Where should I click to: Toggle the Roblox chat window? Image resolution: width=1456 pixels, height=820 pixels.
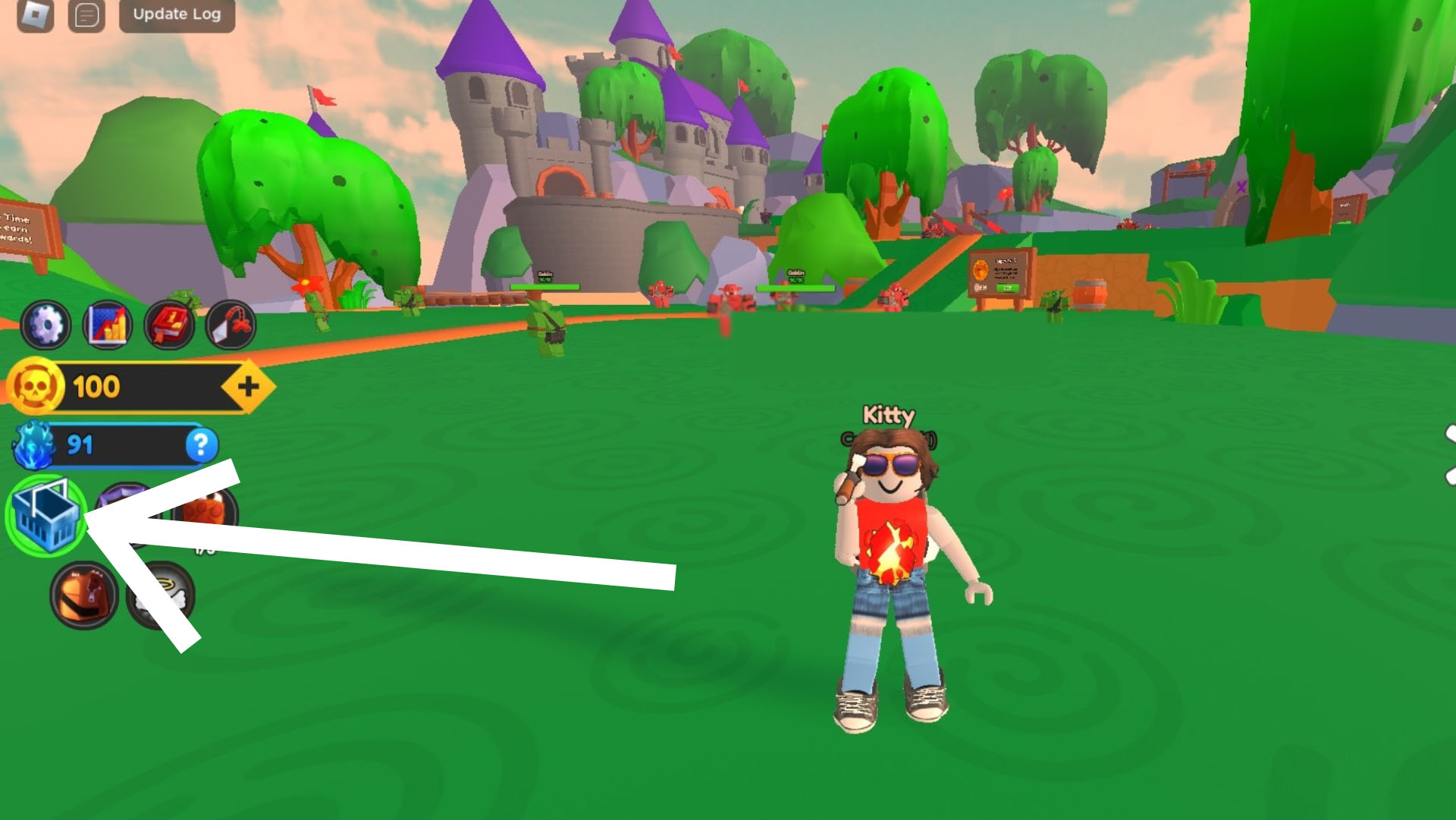click(86, 14)
